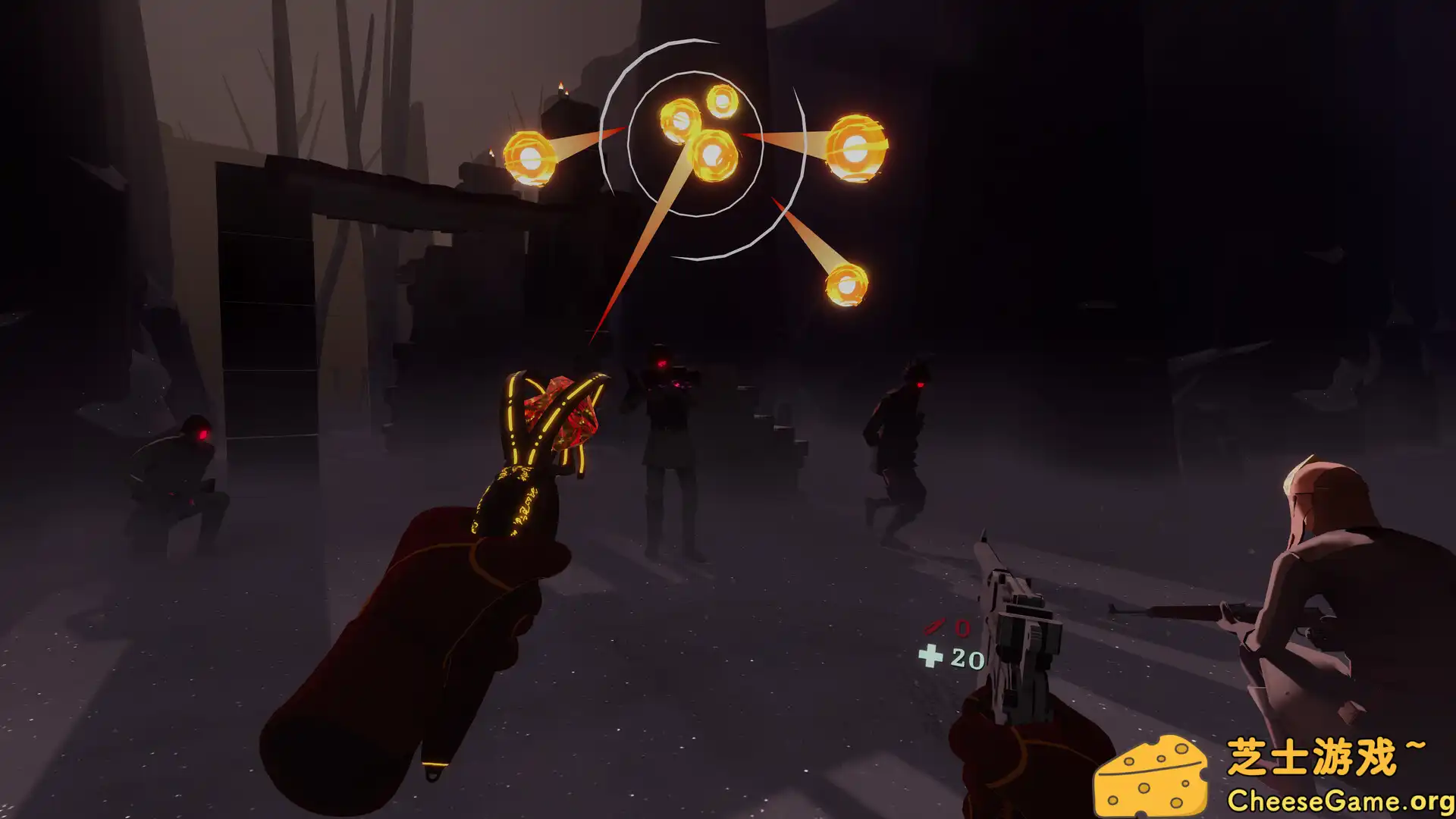Click the red bullet ammo icon
Screen dimensions: 1456x819
coord(935,629)
